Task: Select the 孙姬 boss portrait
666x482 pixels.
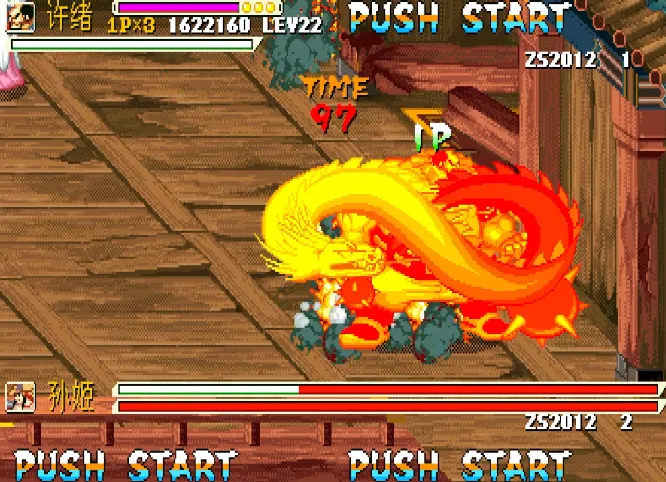Action: pyautogui.click(x=21, y=397)
